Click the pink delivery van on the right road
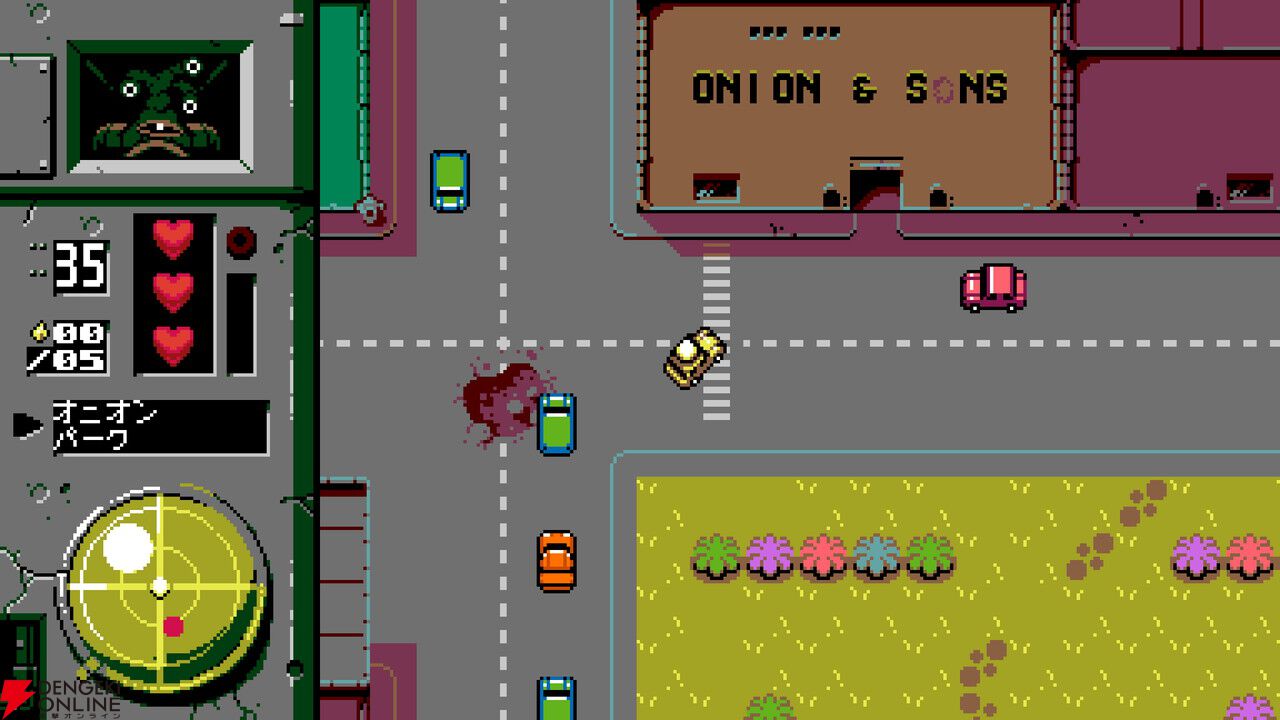This screenshot has height=720, width=1280. click(x=990, y=288)
